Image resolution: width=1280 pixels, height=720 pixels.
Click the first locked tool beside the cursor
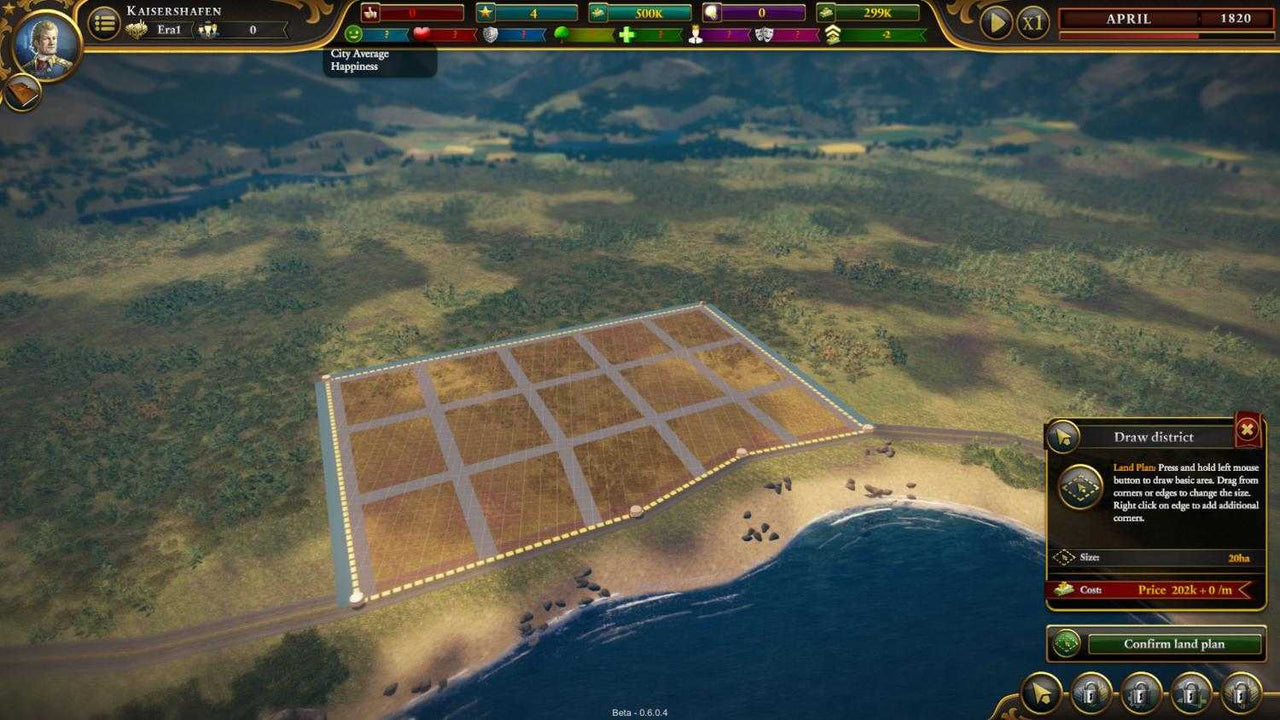coord(1088,691)
